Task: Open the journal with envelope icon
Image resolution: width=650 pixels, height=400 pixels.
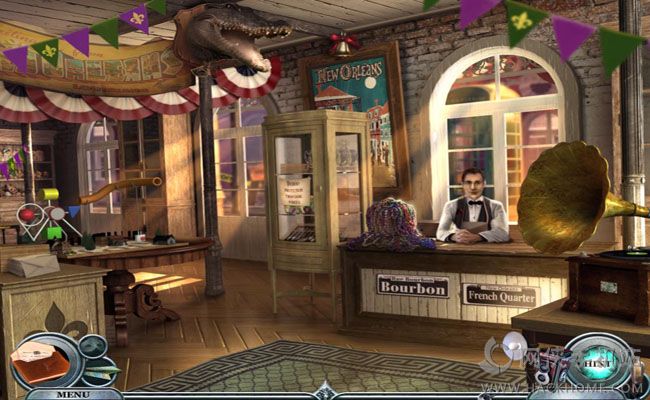Action: click(x=40, y=362)
